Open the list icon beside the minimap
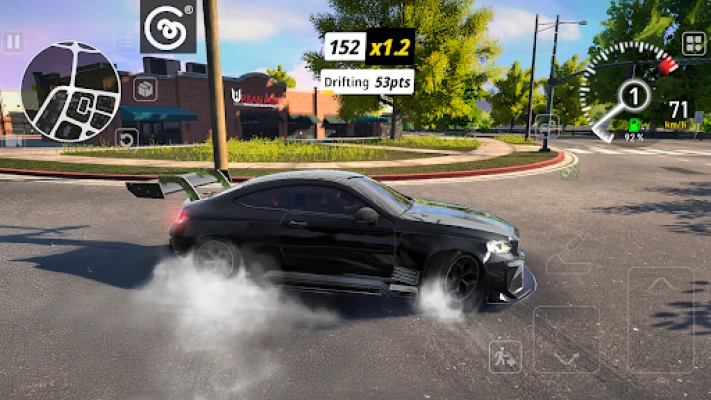Image resolution: width=711 pixels, height=400 pixels. [x=126, y=42]
